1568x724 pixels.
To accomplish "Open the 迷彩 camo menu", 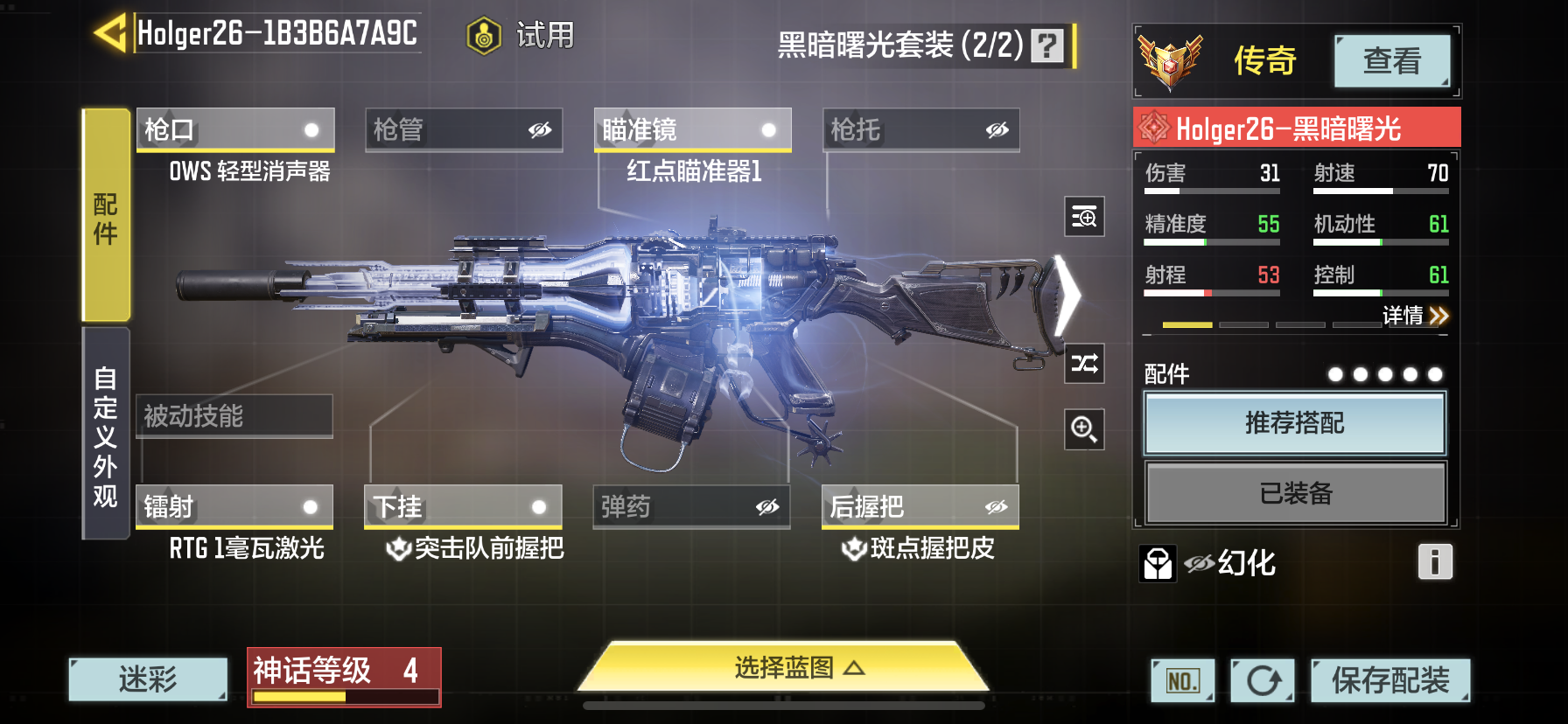I will coord(148,679).
